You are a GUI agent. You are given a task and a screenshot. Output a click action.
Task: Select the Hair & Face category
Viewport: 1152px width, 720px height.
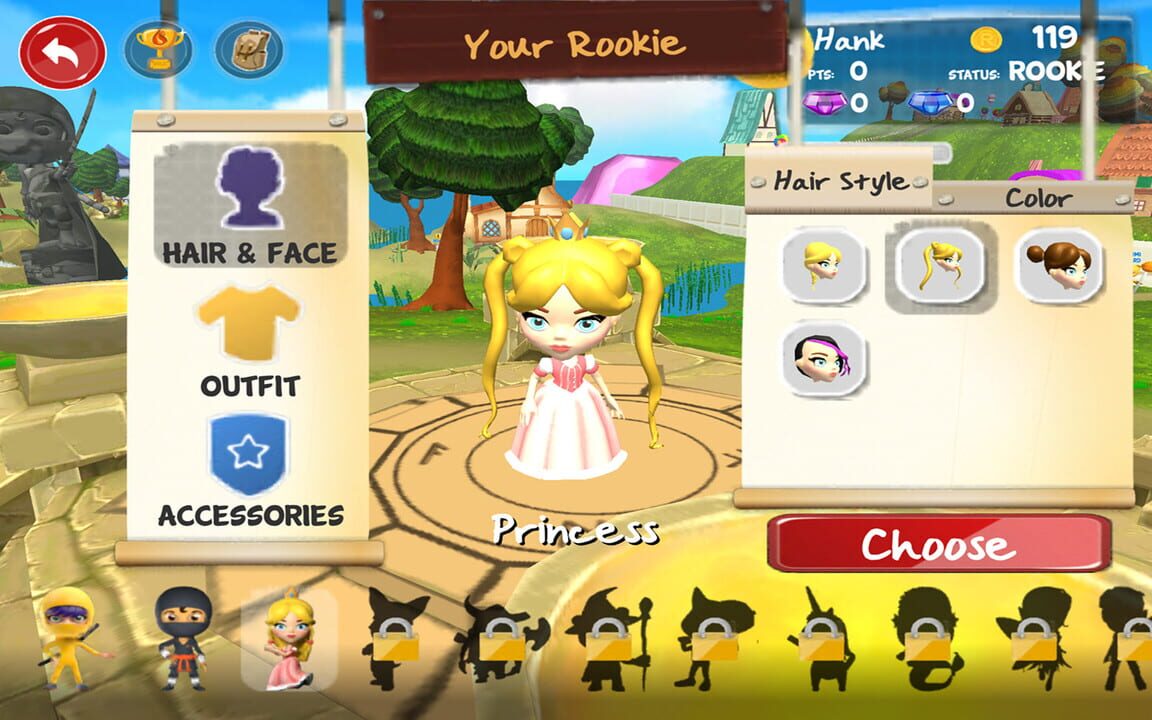pyautogui.click(x=250, y=207)
